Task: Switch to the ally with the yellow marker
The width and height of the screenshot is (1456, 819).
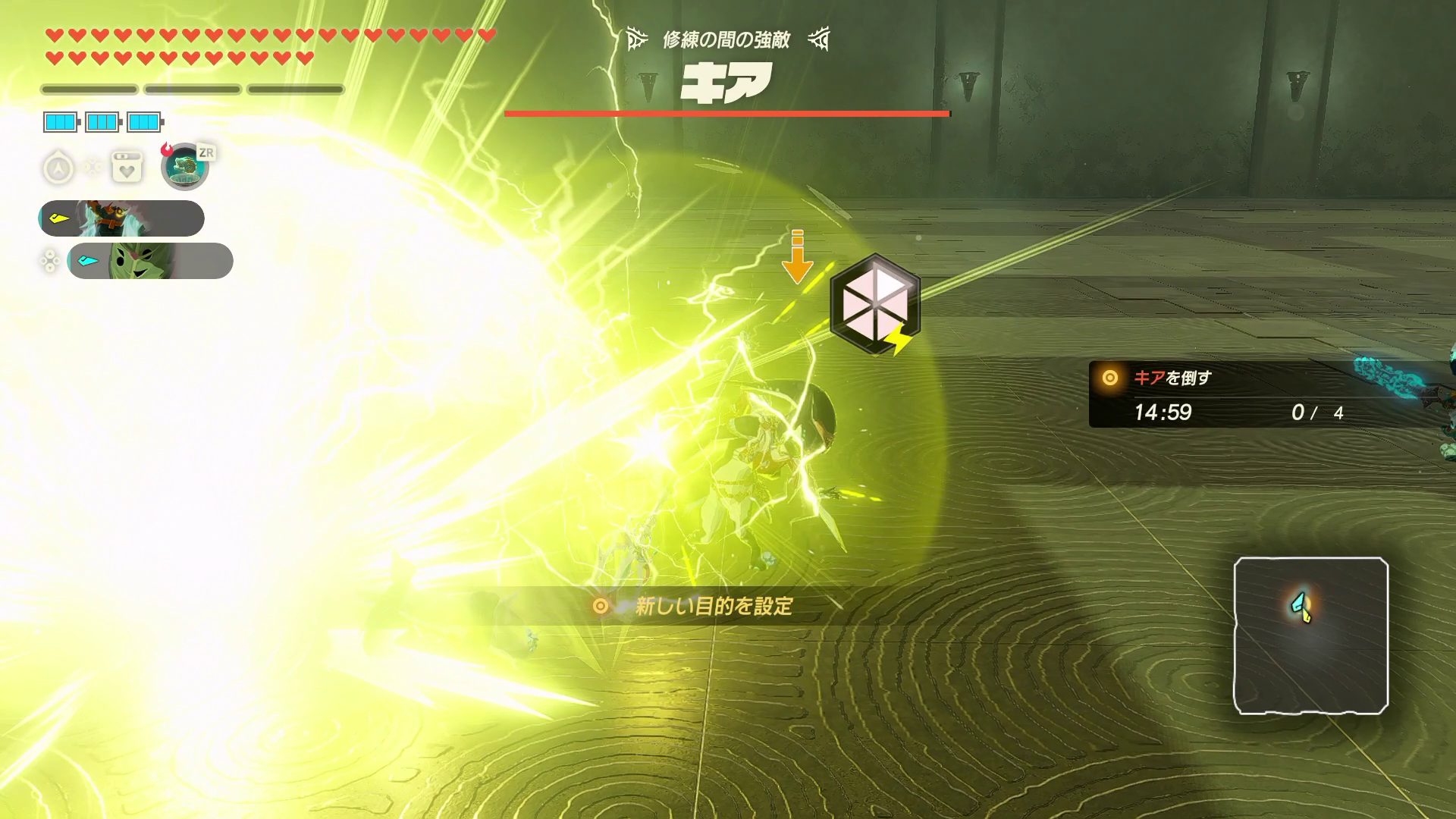Action: point(121,218)
